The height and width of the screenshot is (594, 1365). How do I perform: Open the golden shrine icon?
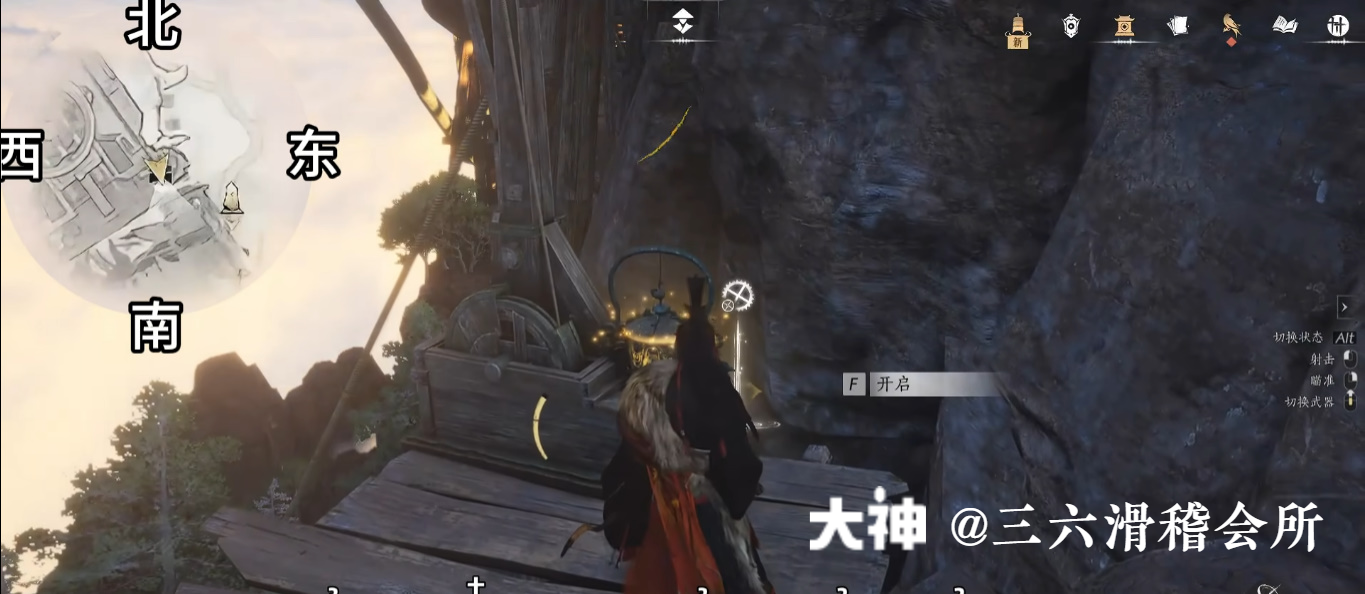(1124, 27)
